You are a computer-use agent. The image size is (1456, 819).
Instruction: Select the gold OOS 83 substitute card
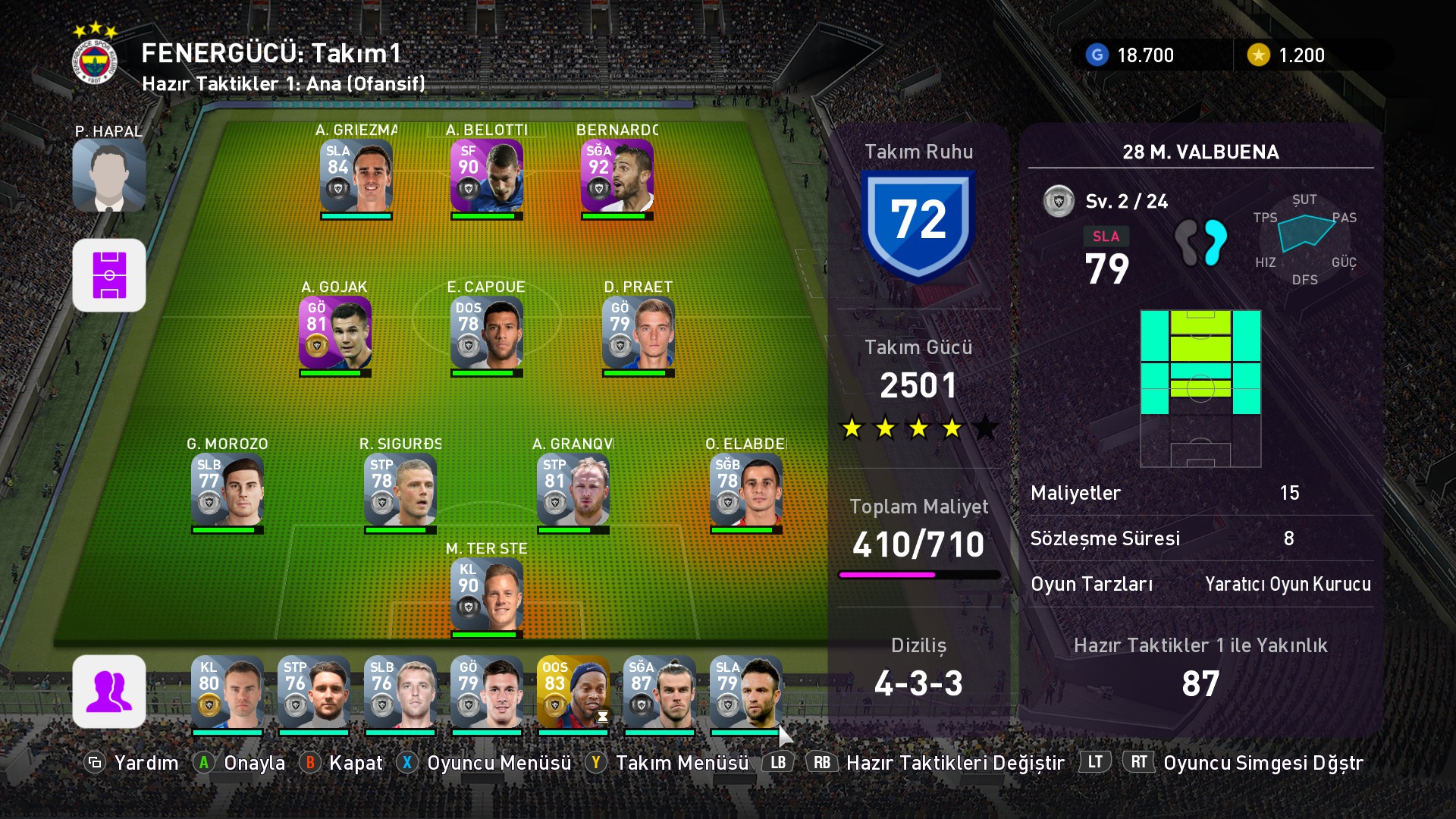(x=573, y=692)
